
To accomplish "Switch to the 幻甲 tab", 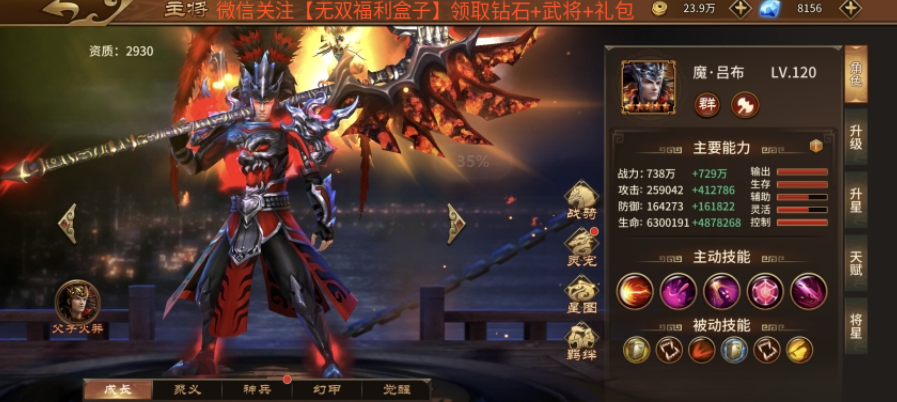I will [x=328, y=389].
